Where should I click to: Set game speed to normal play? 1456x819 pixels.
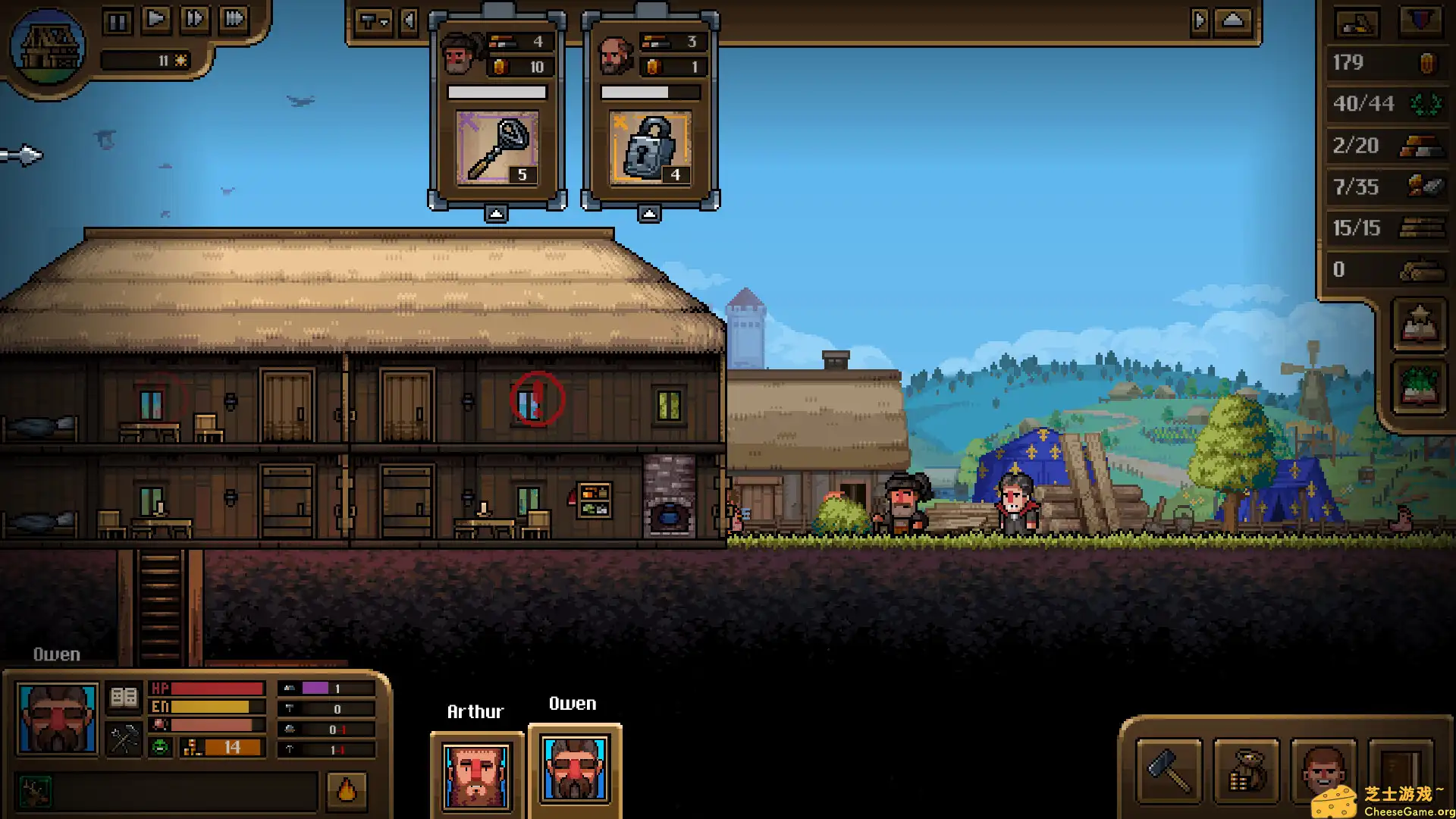point(156,19)
